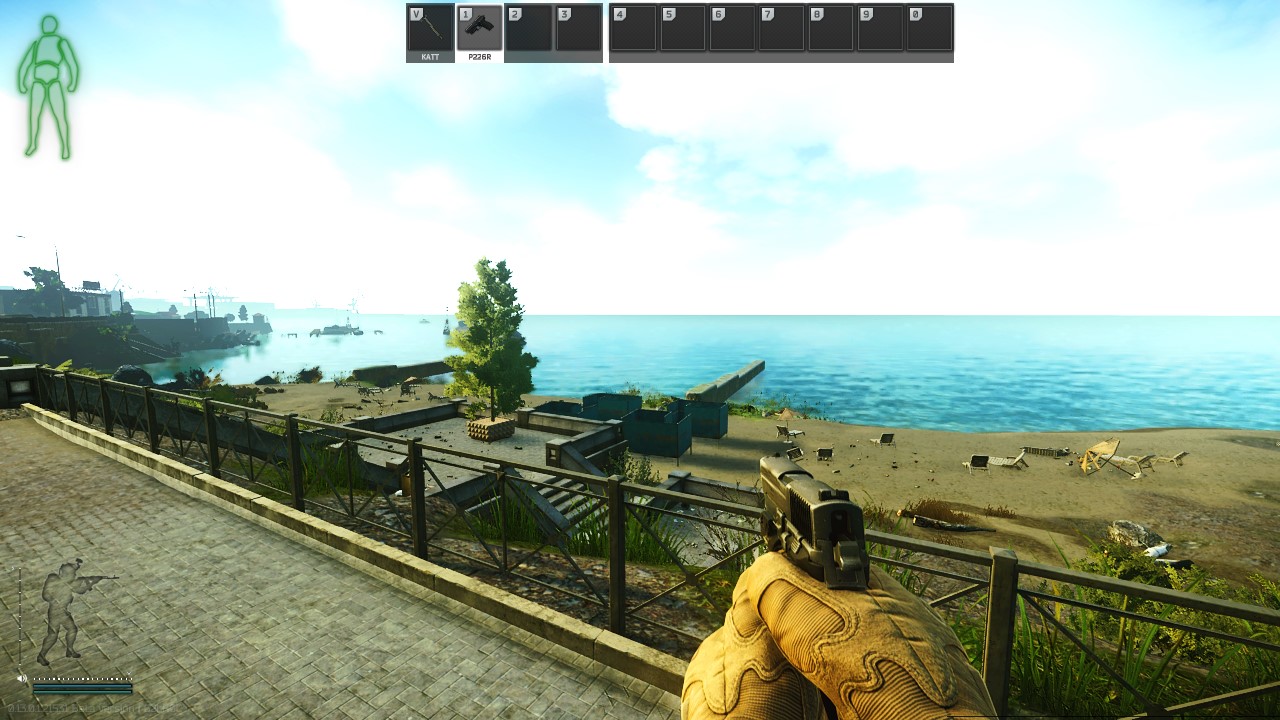
Task: Click quickbar slot 8
Action: (x=832, y=29)
